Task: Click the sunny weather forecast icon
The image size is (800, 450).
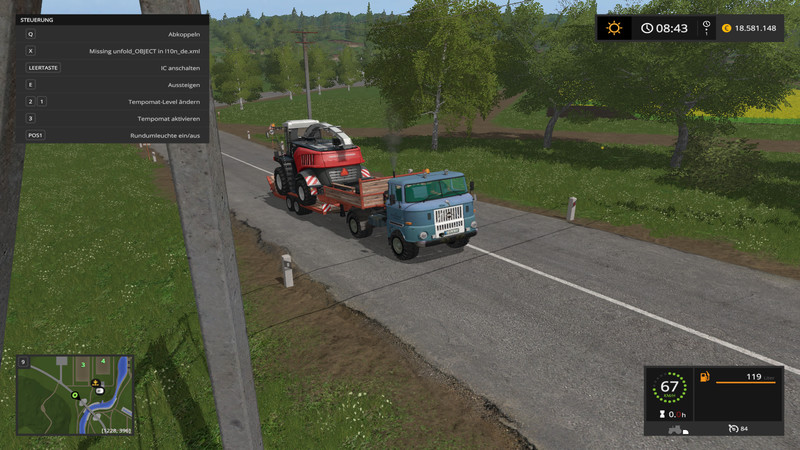Action: 614,28
